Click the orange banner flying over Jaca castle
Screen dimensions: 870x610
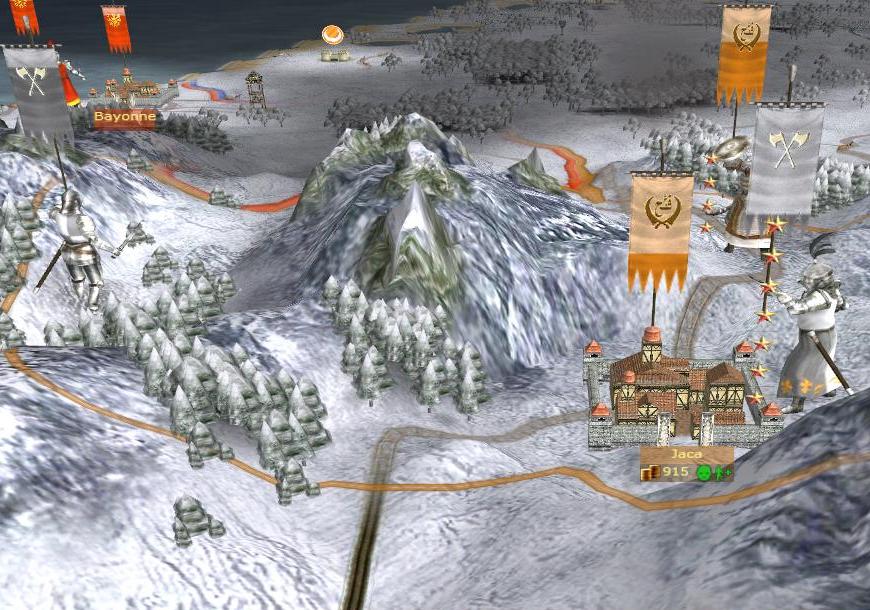point(661,228)
